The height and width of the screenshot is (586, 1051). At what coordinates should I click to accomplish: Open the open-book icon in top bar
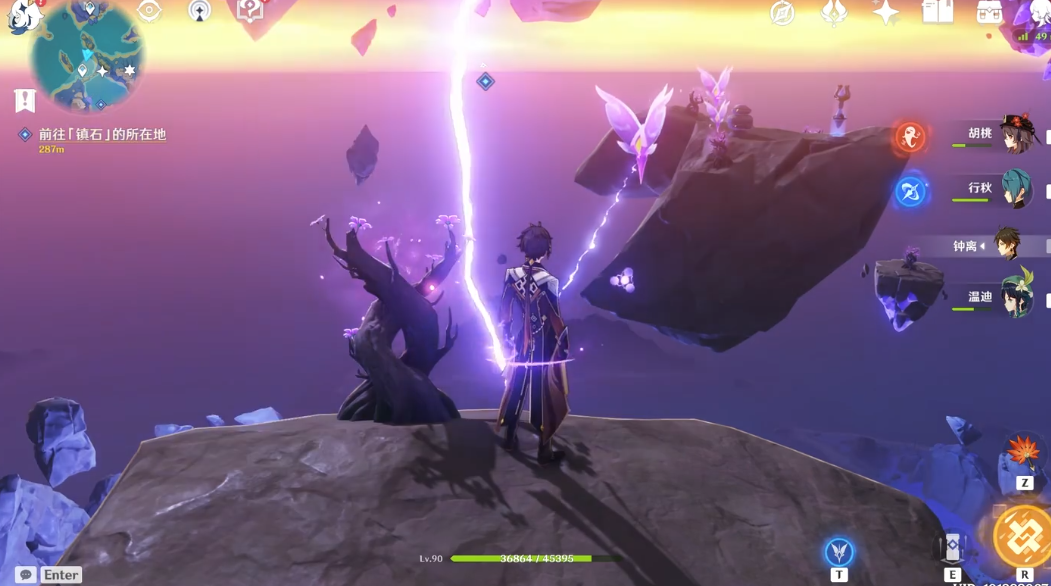[x=937, y=12]
